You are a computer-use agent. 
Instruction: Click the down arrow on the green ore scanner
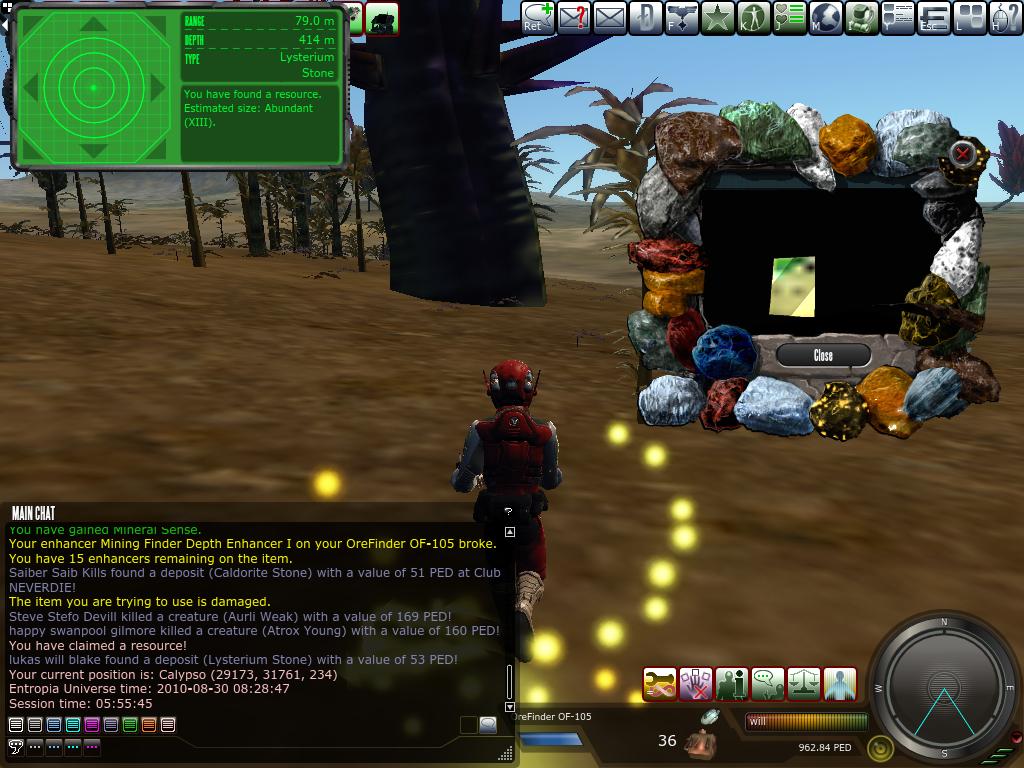coord(93,151)
